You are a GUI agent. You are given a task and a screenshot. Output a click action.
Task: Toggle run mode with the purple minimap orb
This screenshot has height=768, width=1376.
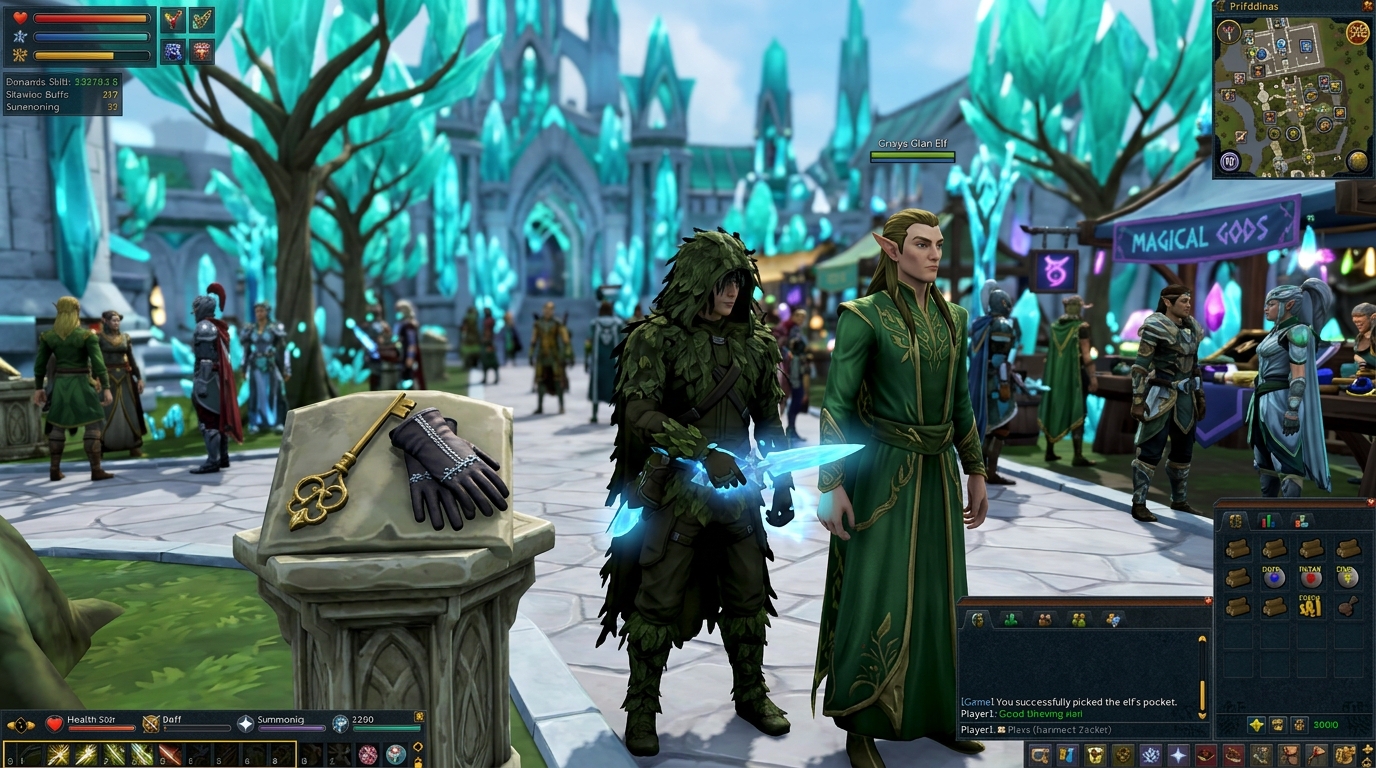tap(1230, 161)
